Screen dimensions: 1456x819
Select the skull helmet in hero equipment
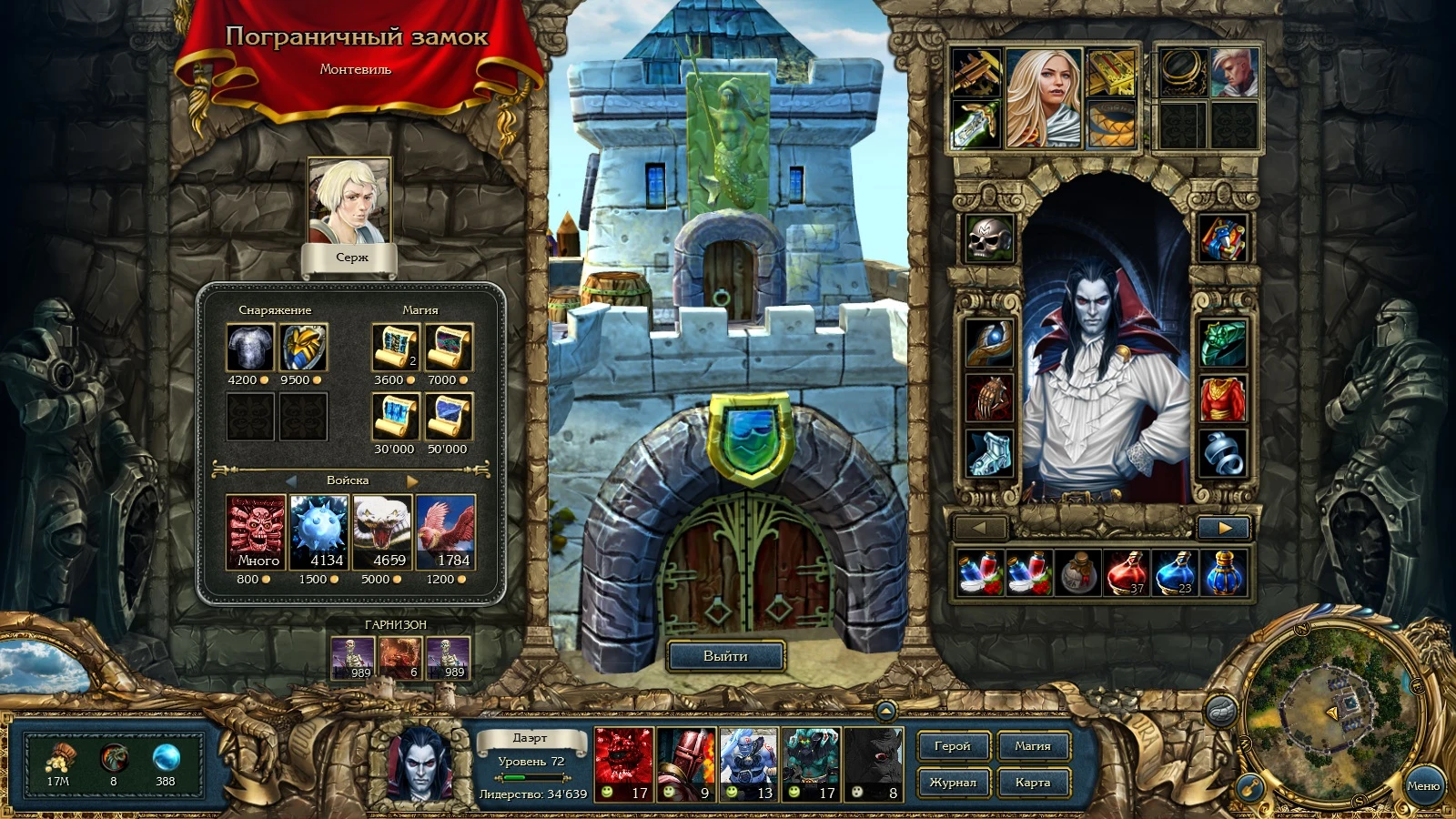click(x=992, y=238)
